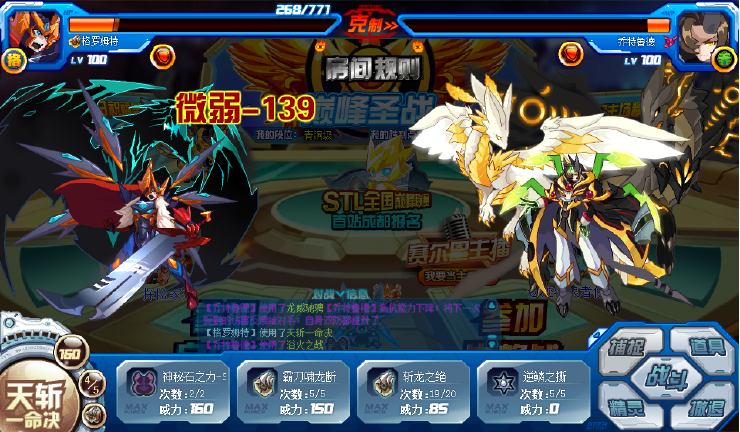The image size is (740, 432).
Task: Unleash the 天斩一命决 ultimate skill
Action: (x=35, y=396)
